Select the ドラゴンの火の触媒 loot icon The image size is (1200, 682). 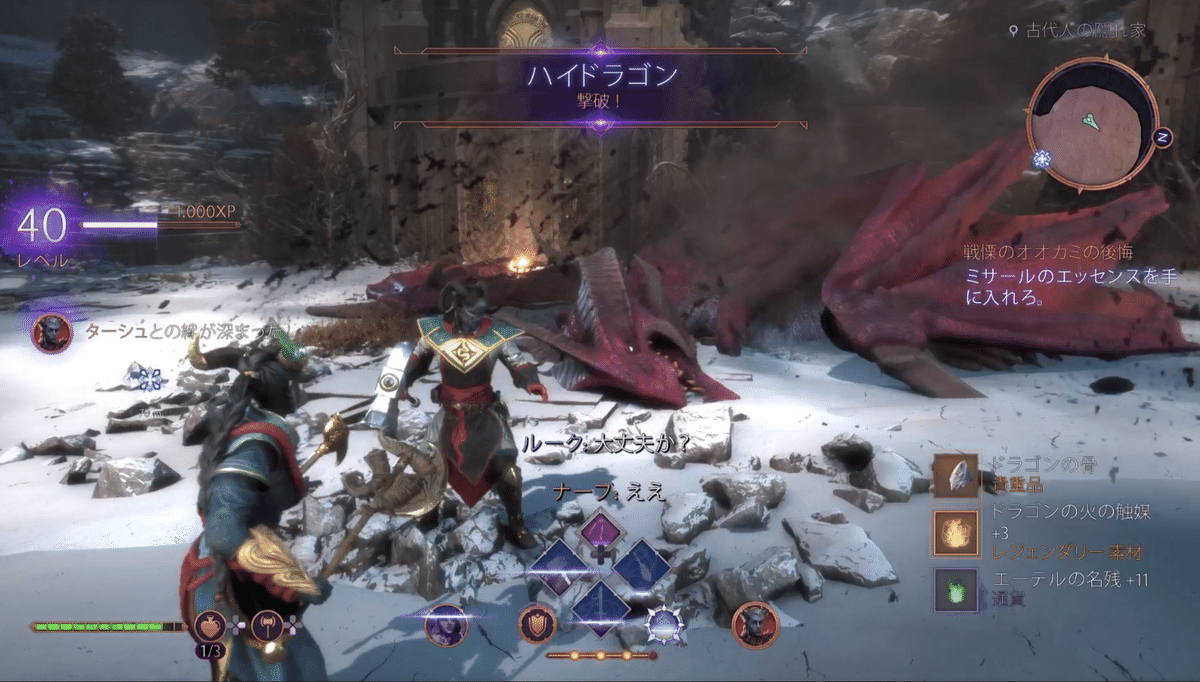955,533
